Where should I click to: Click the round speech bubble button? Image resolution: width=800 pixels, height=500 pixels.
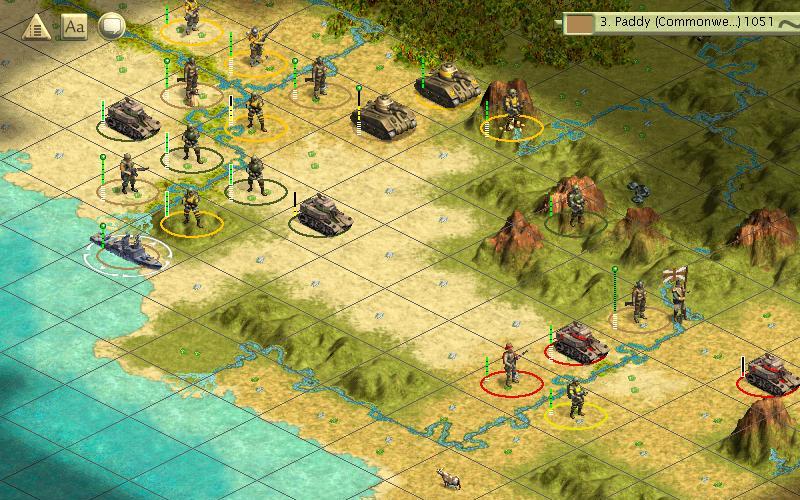point(112,28)
